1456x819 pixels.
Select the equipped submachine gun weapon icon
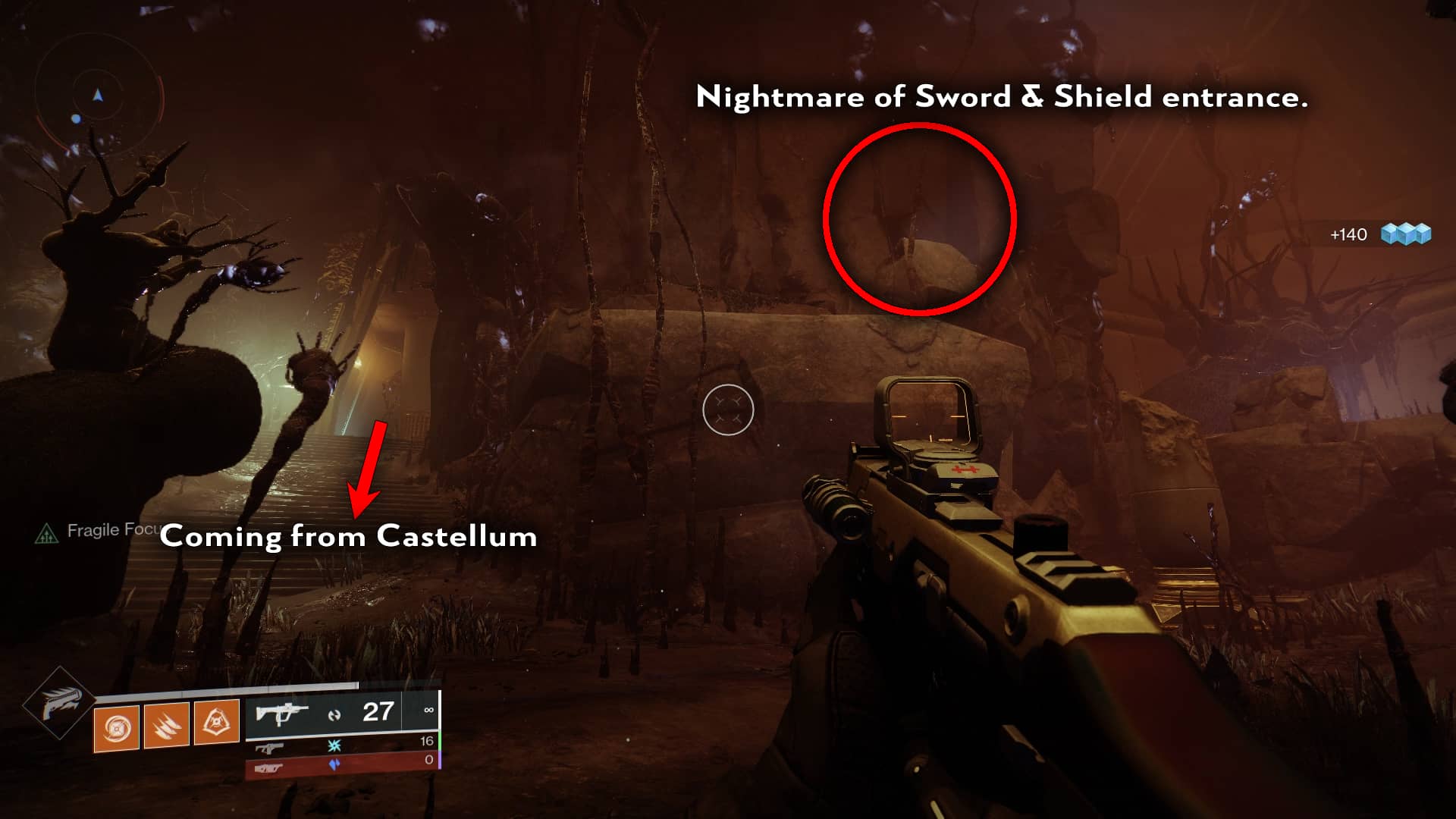282,713
